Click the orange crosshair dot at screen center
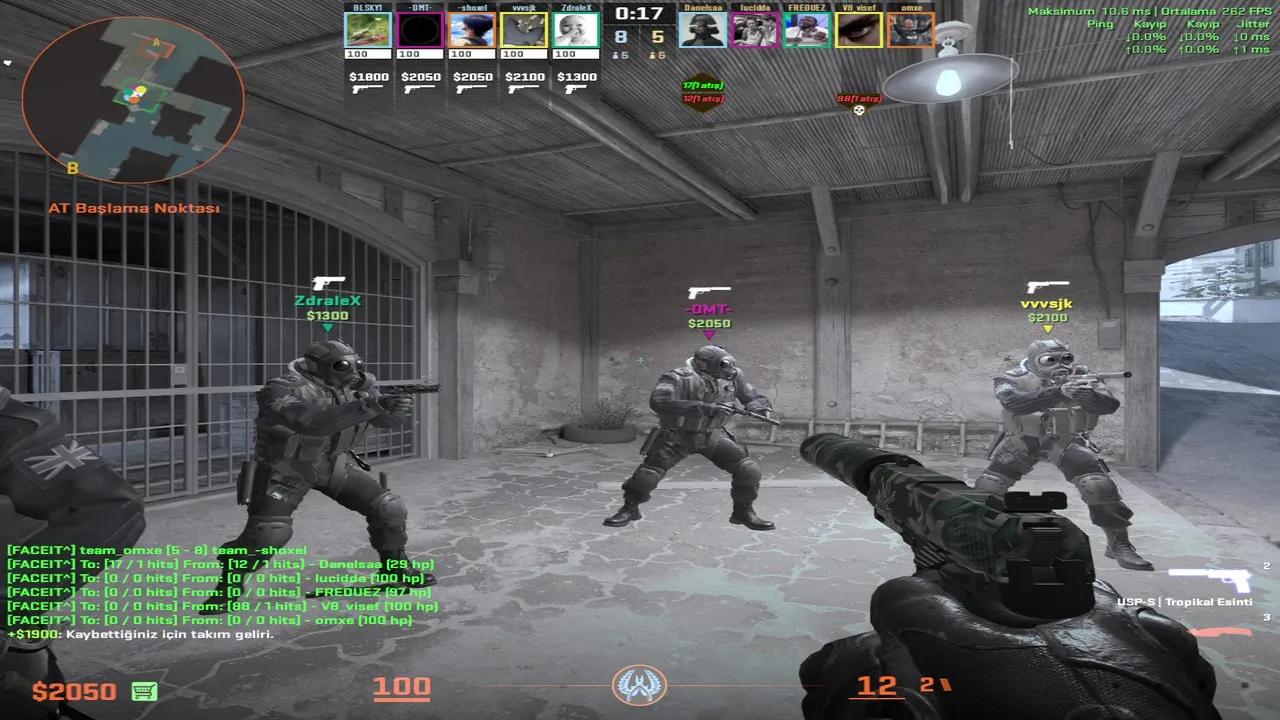The width and height of the screenshot is (1280, 720). pyautogui.click(x=639, y=360)
